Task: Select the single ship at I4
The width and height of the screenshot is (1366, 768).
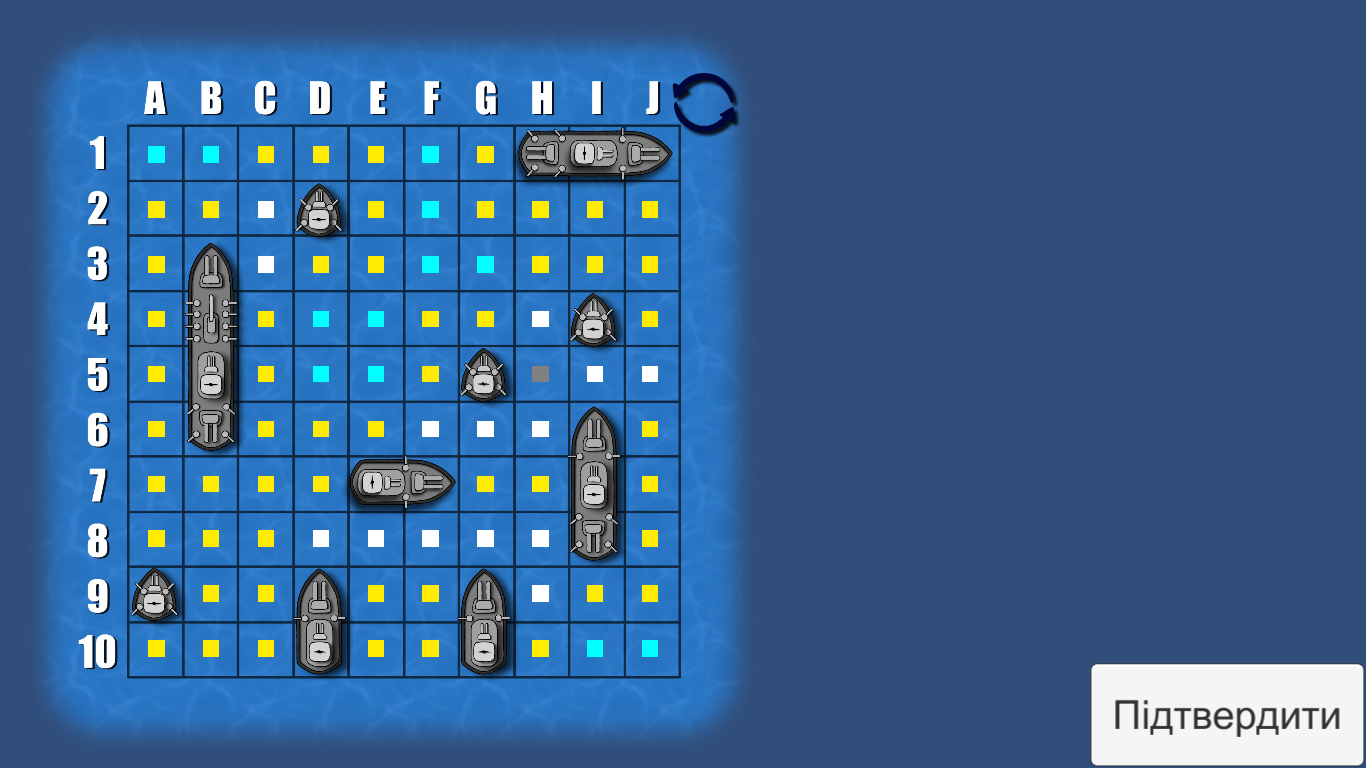Action: 595,318
